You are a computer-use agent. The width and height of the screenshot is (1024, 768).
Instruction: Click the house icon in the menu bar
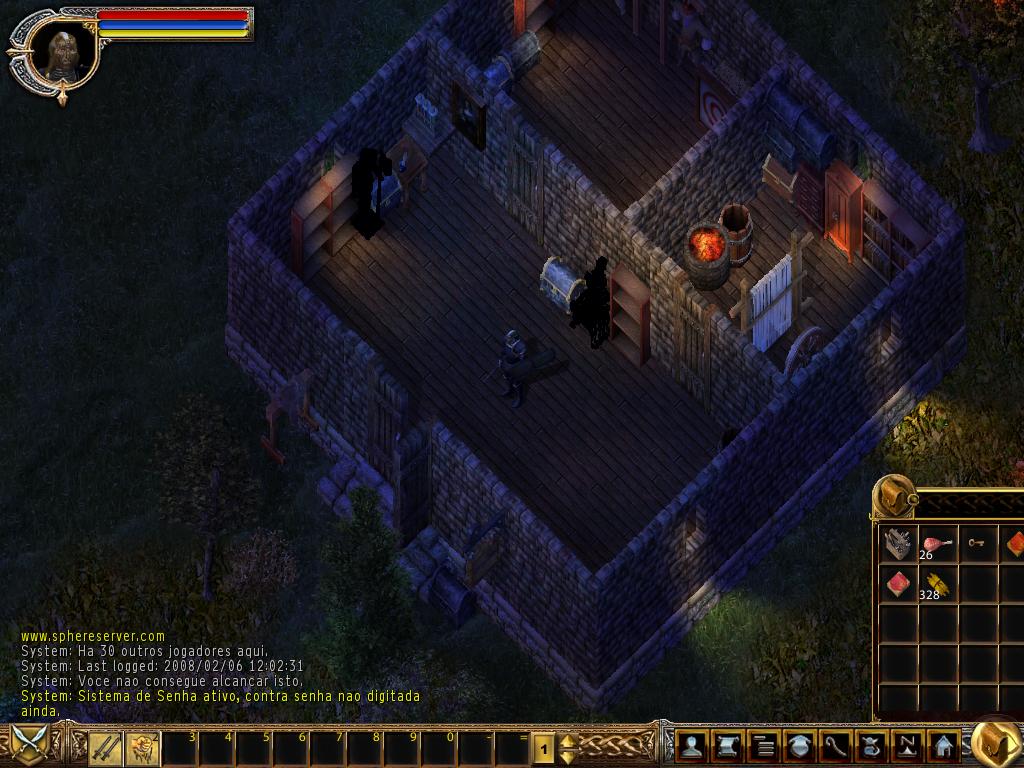click(943, 746)
